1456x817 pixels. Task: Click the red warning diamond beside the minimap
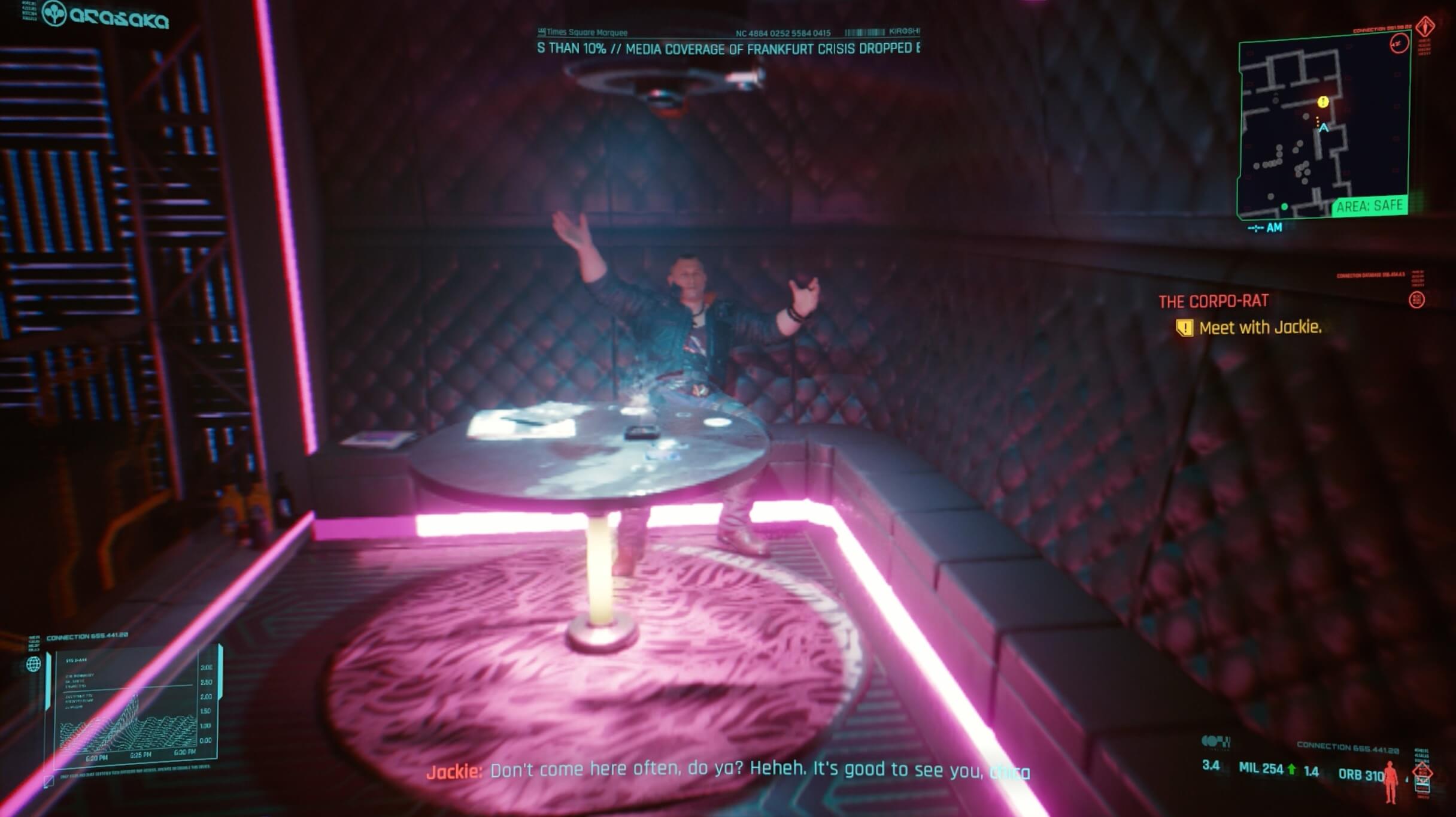point(1424,28)
